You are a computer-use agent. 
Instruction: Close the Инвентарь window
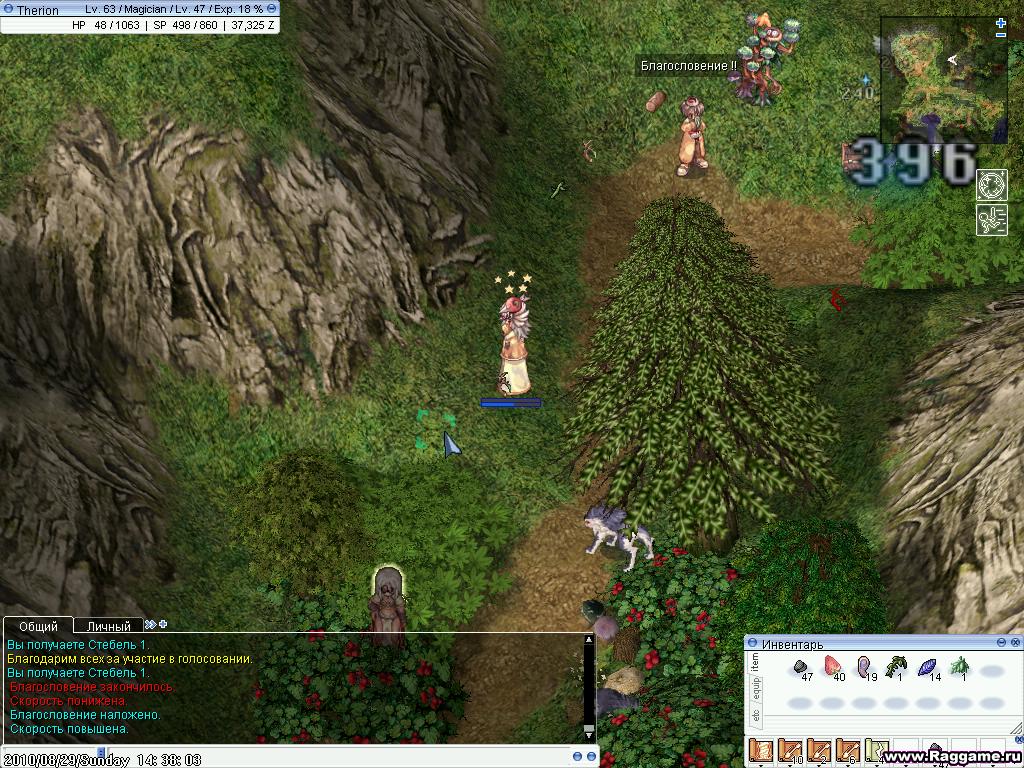[1015, 643]
